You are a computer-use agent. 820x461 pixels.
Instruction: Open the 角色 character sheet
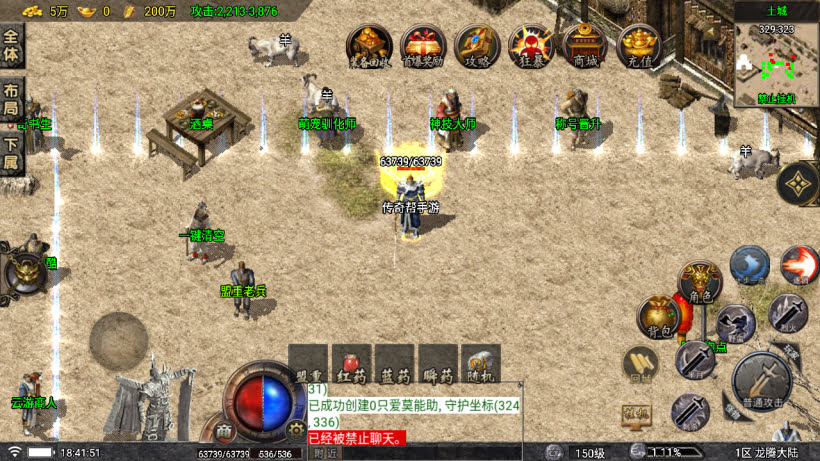(x=700, y=281)
